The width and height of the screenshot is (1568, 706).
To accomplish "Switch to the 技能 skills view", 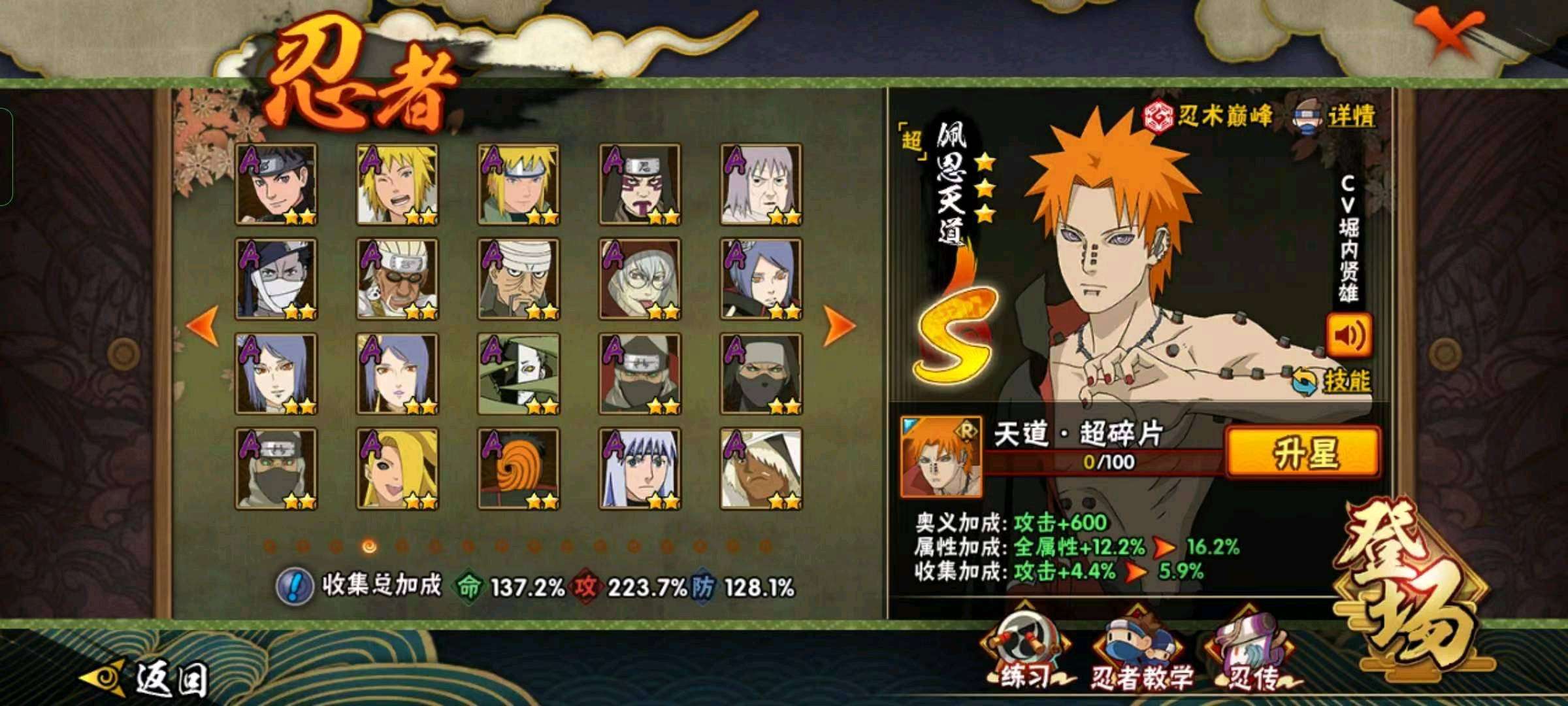I will 1331,381.
